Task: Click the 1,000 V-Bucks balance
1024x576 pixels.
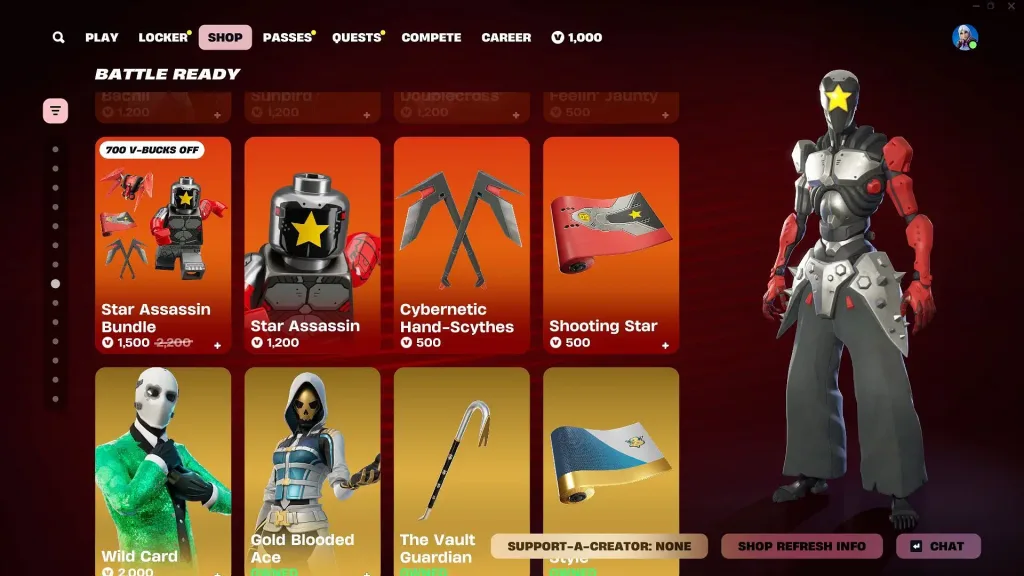Action: [x=577, y=38]
